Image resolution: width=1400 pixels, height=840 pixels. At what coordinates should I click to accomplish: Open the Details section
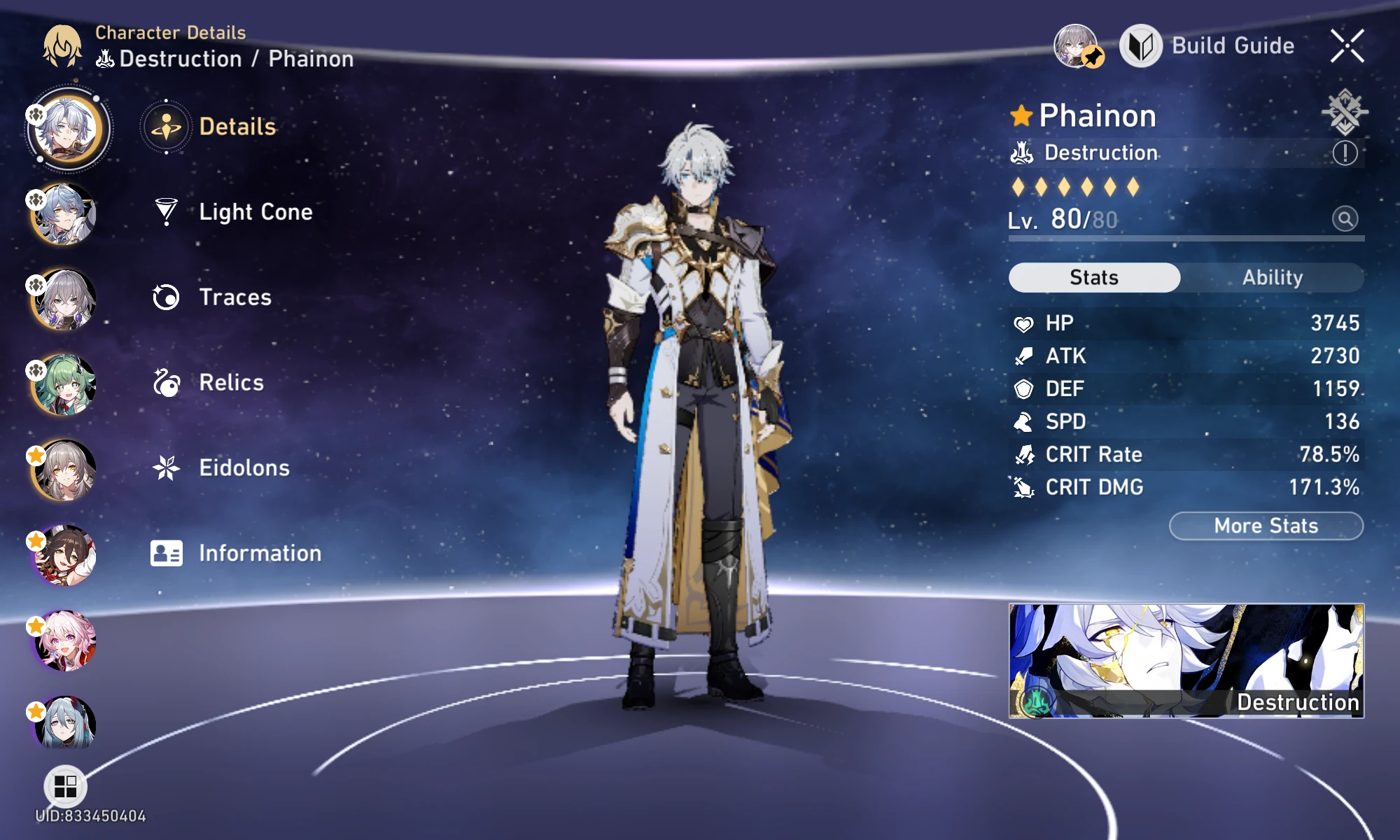pyautogui.click(x=210, y=127)
